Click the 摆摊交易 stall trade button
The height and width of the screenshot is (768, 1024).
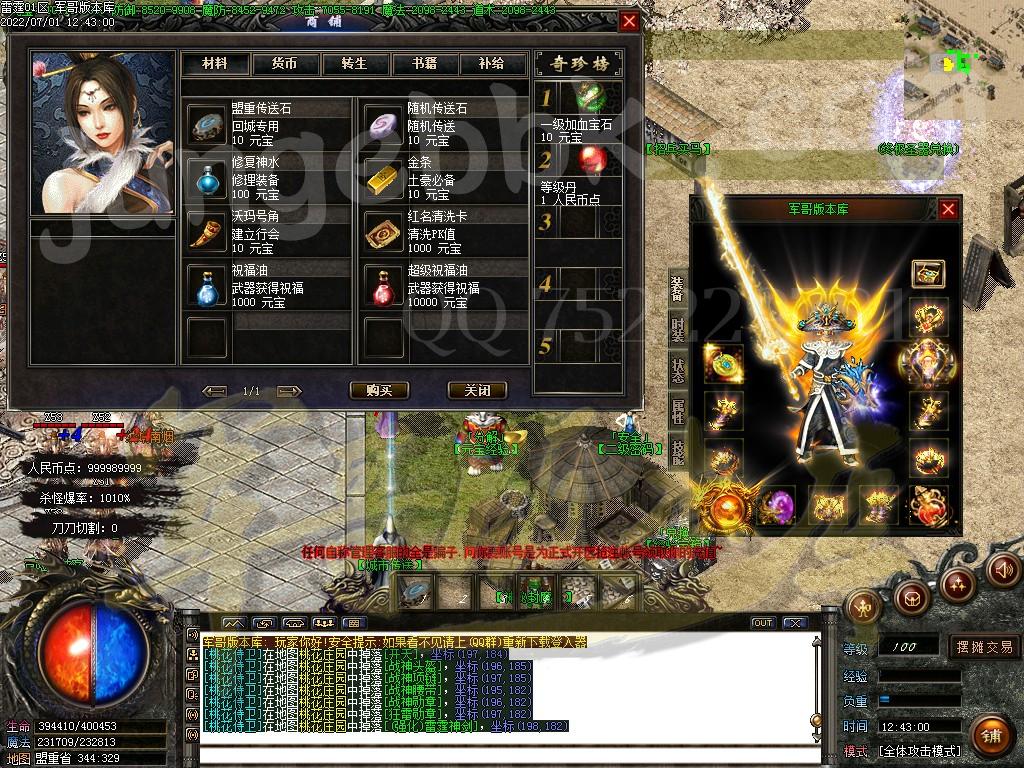click(984, 647)
